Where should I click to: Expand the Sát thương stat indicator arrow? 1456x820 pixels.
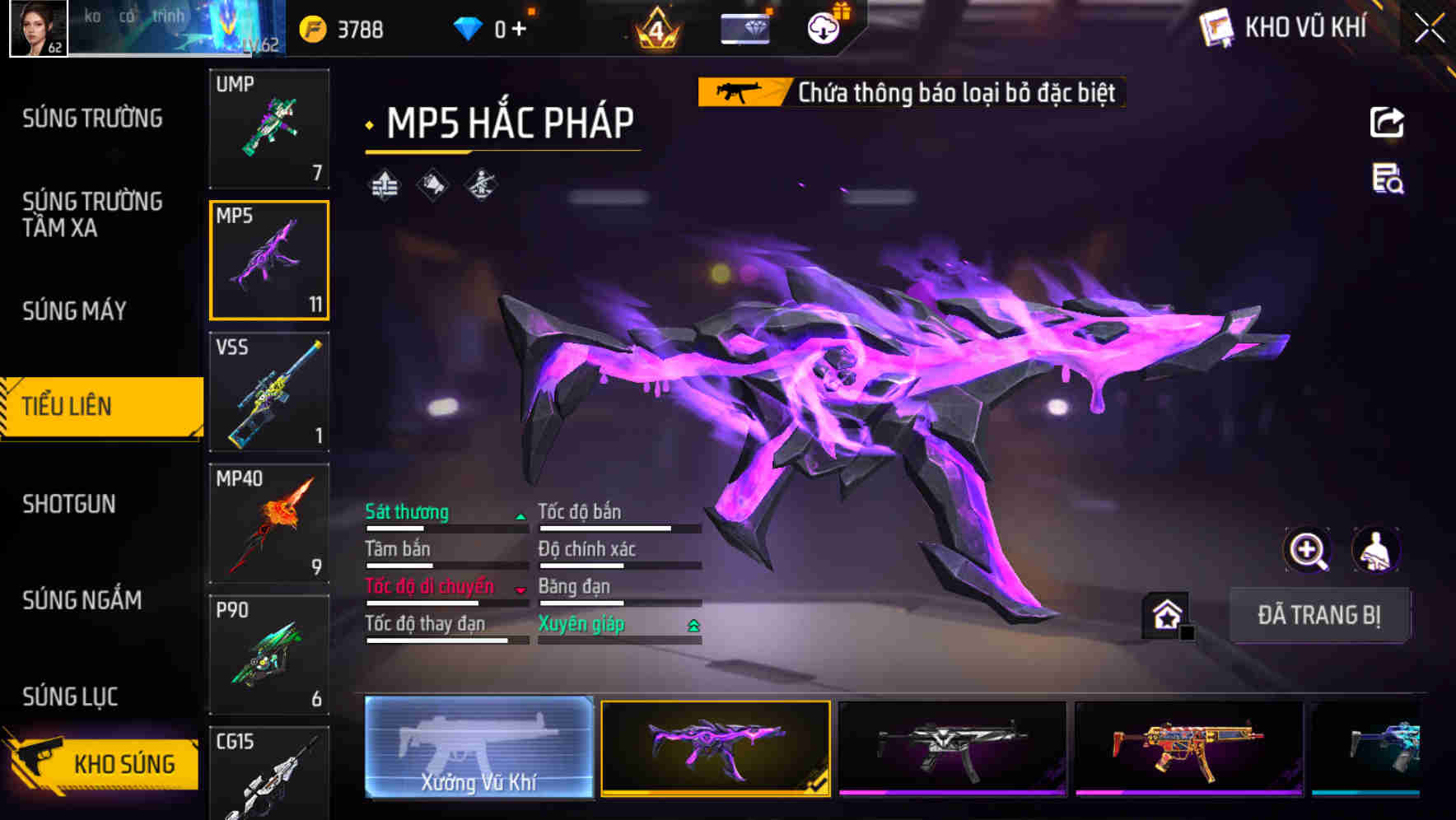point(521,515)
